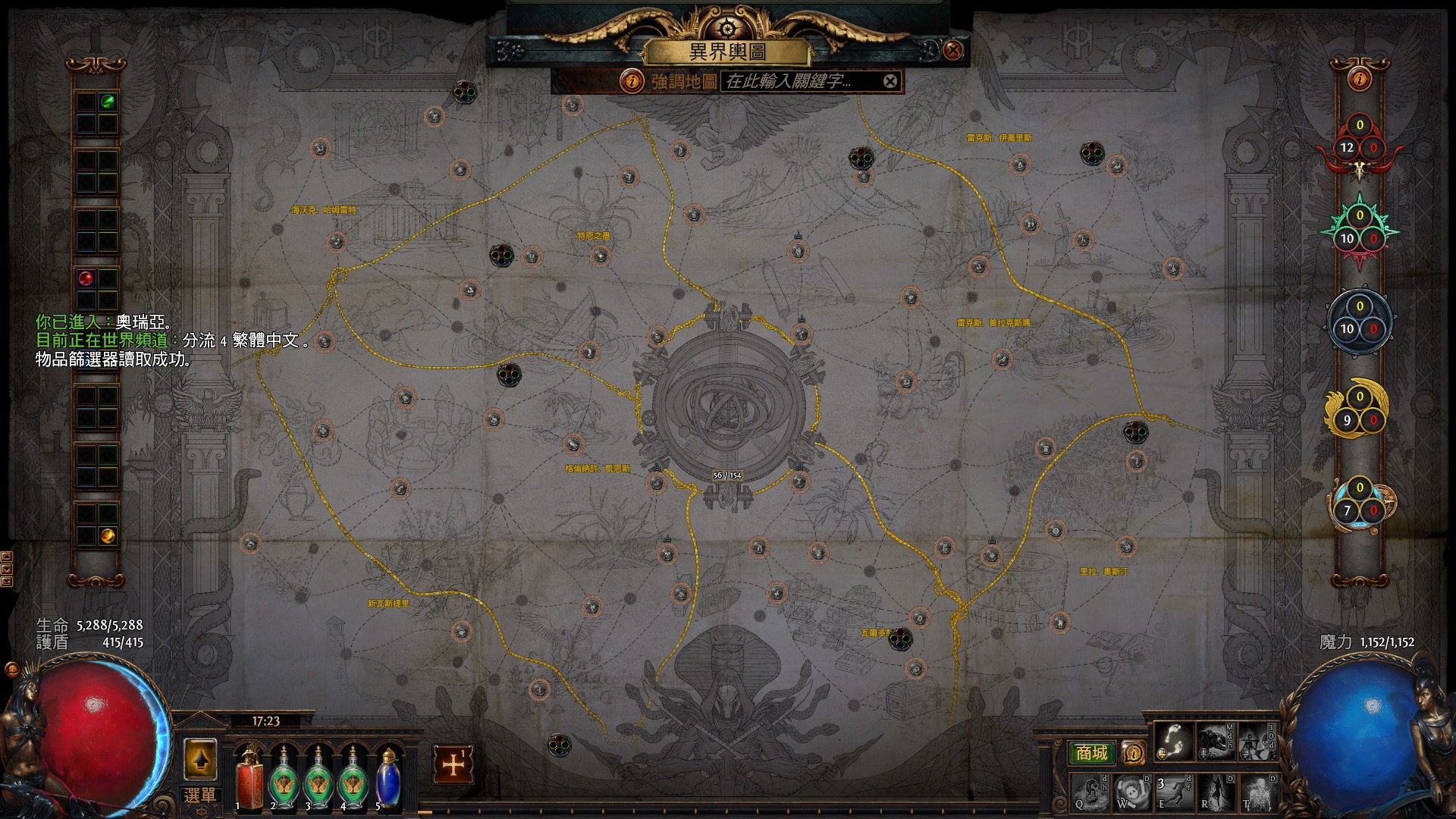Open the orange cross passive-point notification
The width and height of the screenshot is (1456, 819).
point(453,764)
